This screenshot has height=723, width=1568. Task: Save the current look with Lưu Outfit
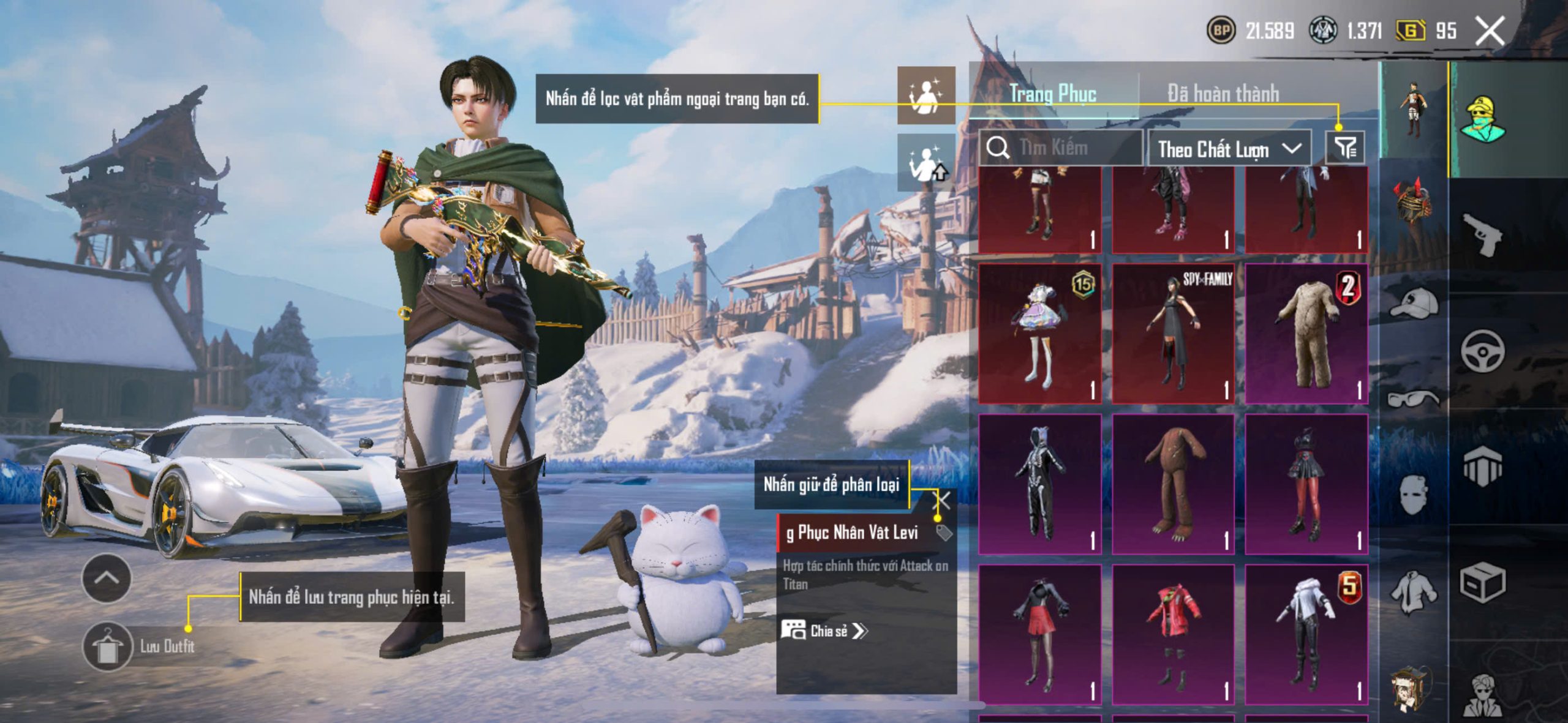(108, 646)
